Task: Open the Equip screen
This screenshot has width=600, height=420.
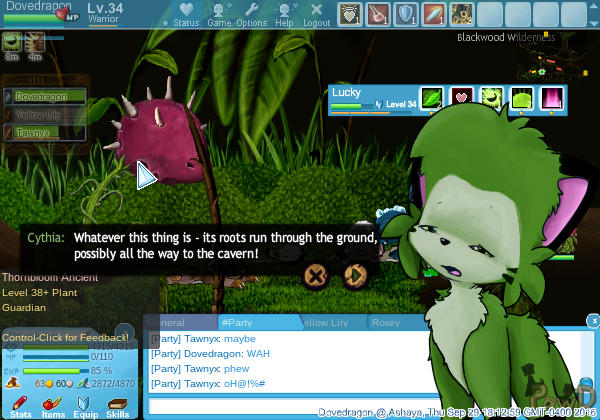Action: point(85,404)
